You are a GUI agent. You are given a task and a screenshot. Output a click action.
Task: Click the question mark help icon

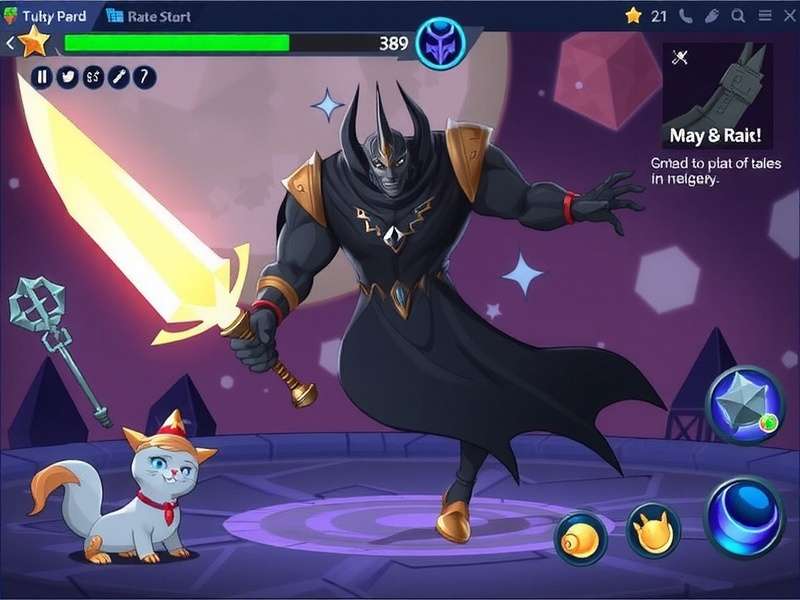pos(145,76)
